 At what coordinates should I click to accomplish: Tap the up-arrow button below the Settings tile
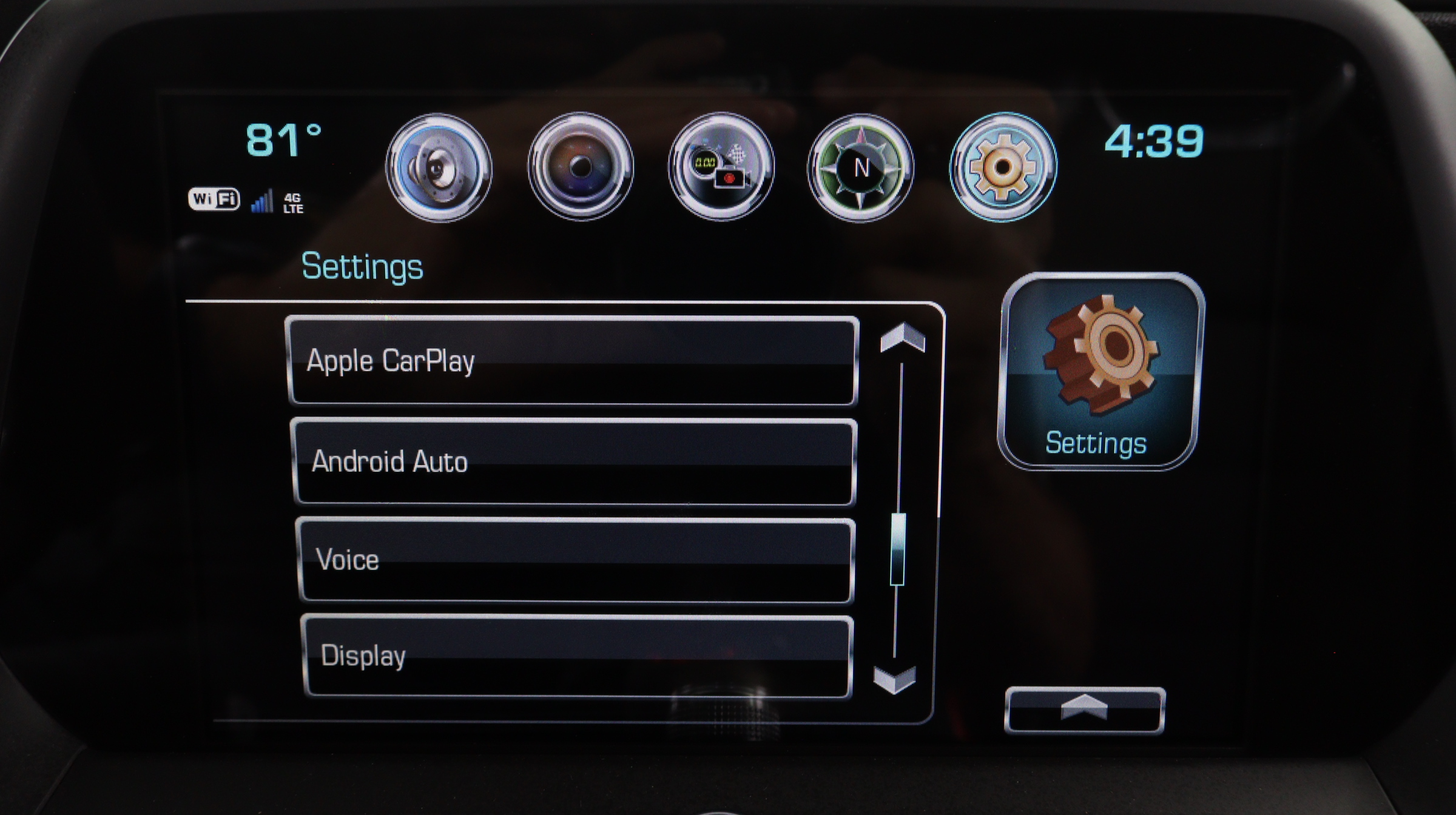[1085, 709]
